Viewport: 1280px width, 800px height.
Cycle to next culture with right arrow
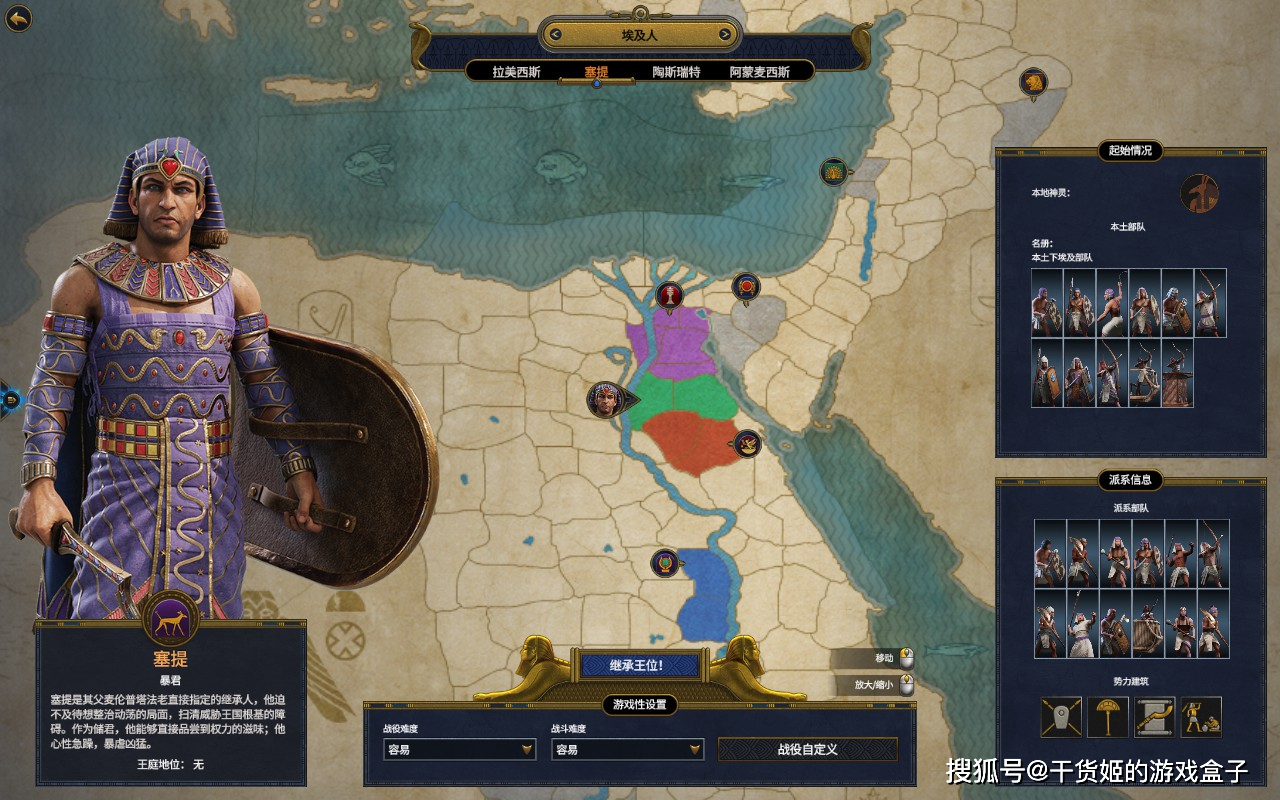pos(725,35)
